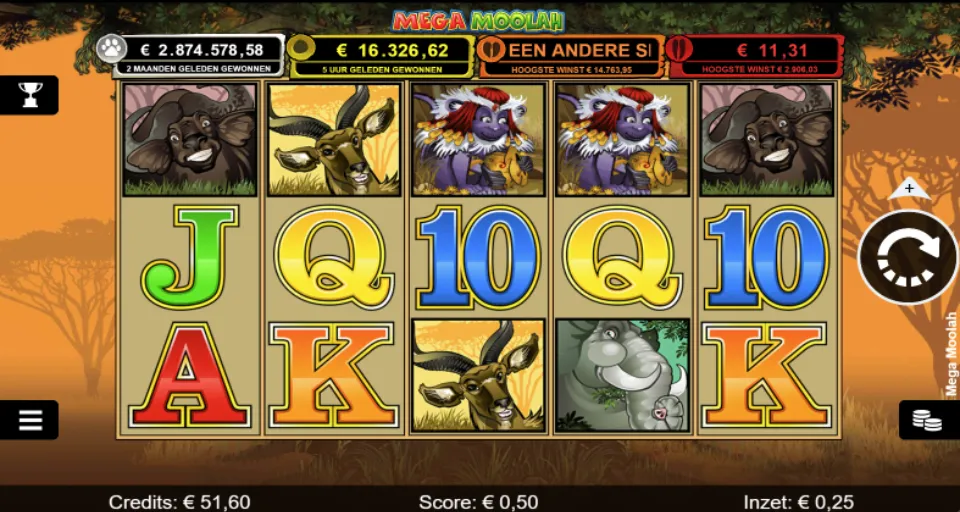
Task: Open the trophy achievements panel
Action: point(30,95)
